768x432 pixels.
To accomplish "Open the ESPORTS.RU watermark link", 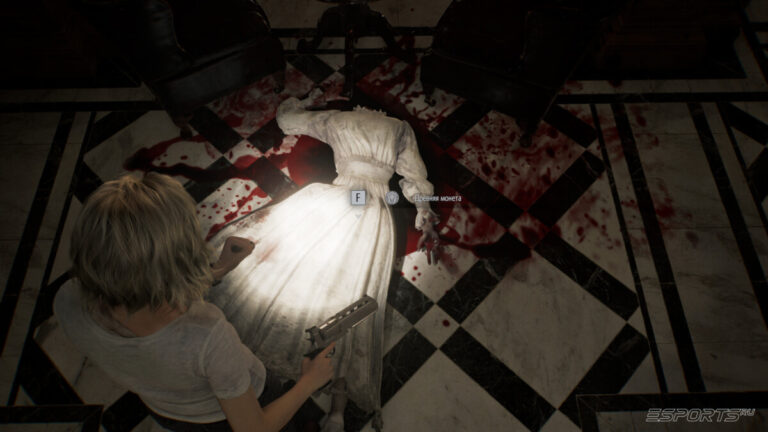I will (699, 414).
